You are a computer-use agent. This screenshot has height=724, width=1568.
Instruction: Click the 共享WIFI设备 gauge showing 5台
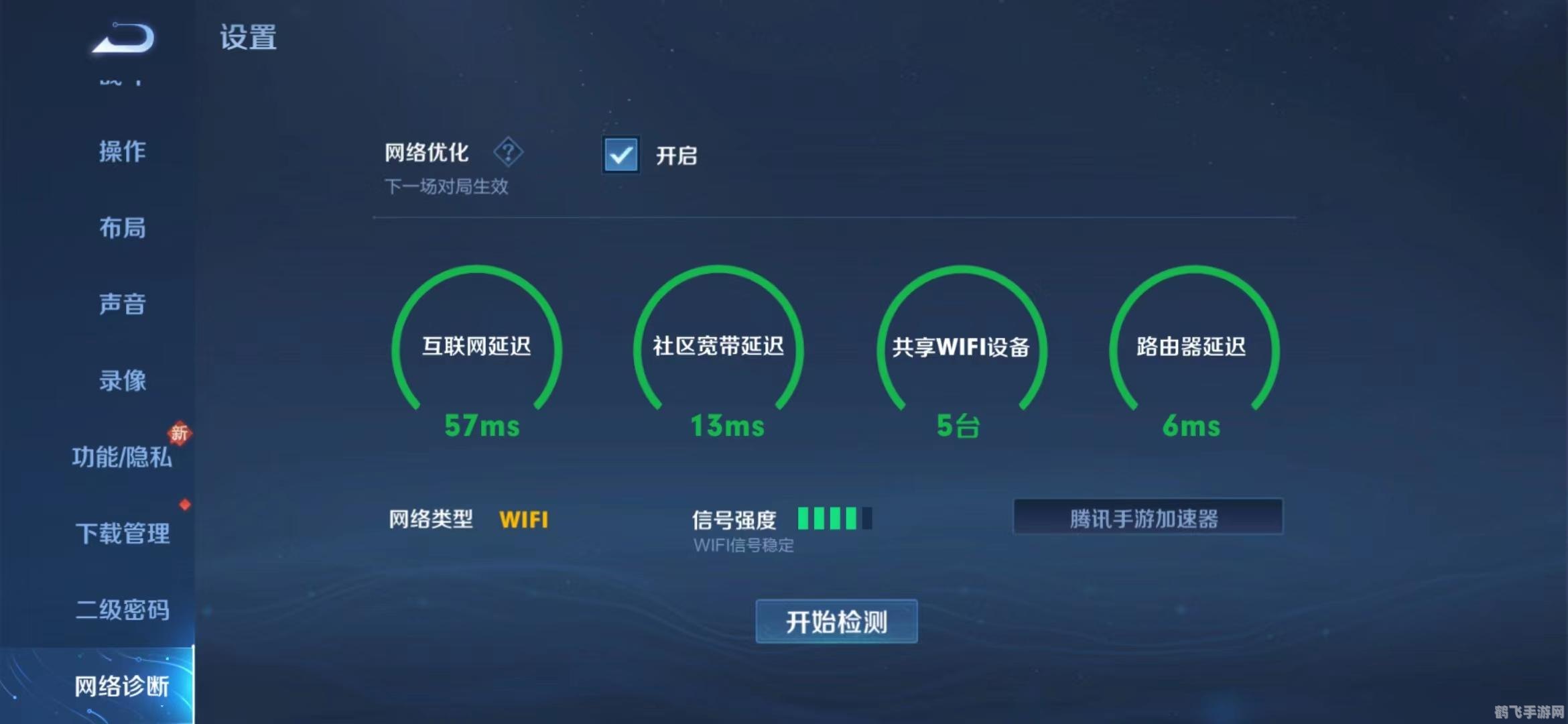(x=960, y=349)
